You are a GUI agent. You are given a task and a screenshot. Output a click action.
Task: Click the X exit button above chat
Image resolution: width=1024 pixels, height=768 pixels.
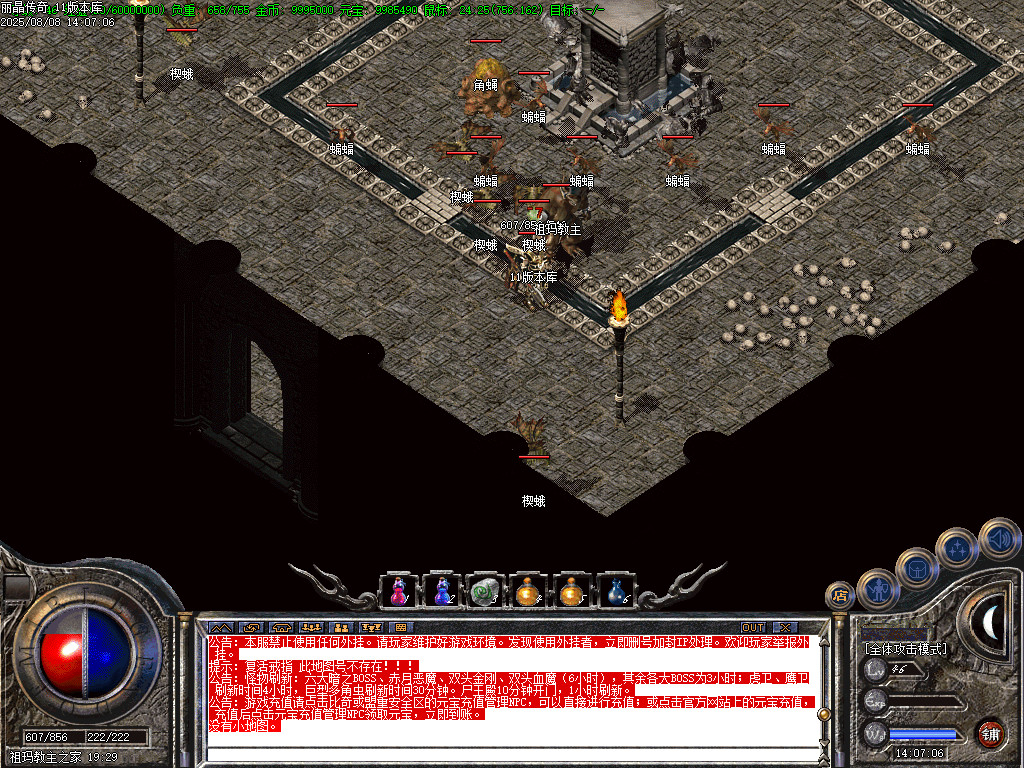(785, 627)
